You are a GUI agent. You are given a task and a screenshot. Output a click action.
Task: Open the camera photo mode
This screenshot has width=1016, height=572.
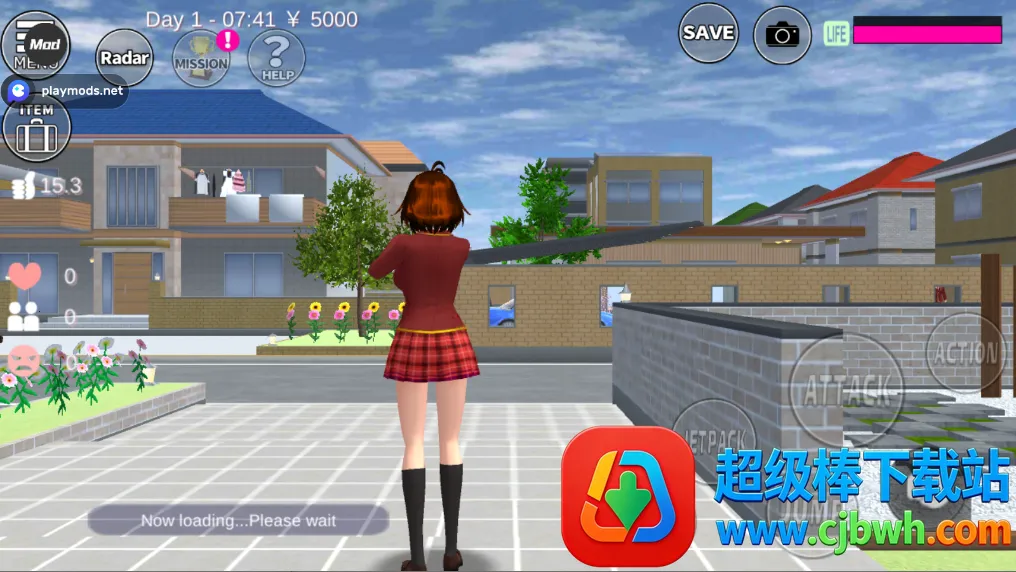point(782,35)
